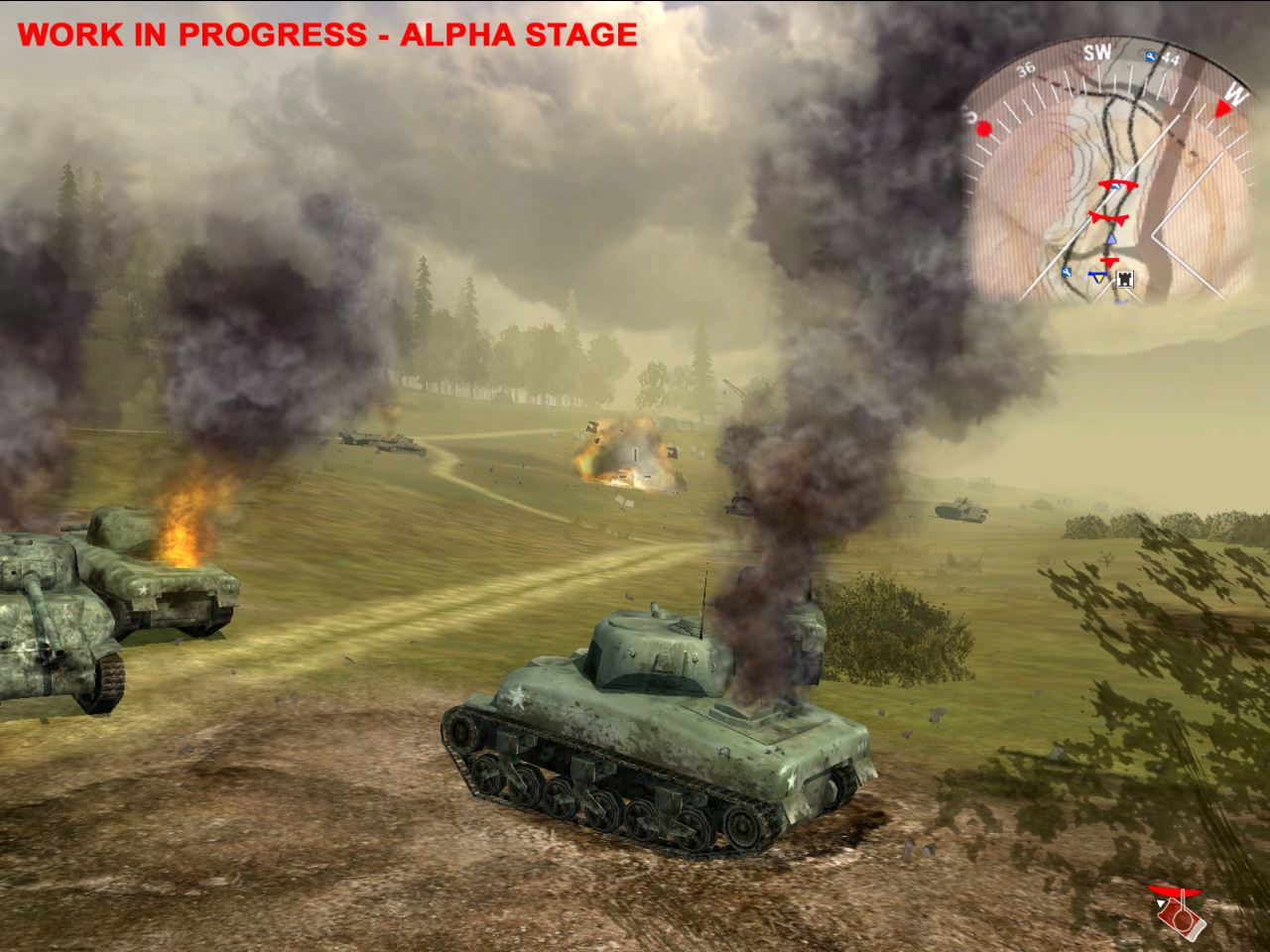Image resolution: width=1270 pixels, height=952 pixels.
Task: Click the lower wrench repair icon on minimap
Action: pos(1066,271)
